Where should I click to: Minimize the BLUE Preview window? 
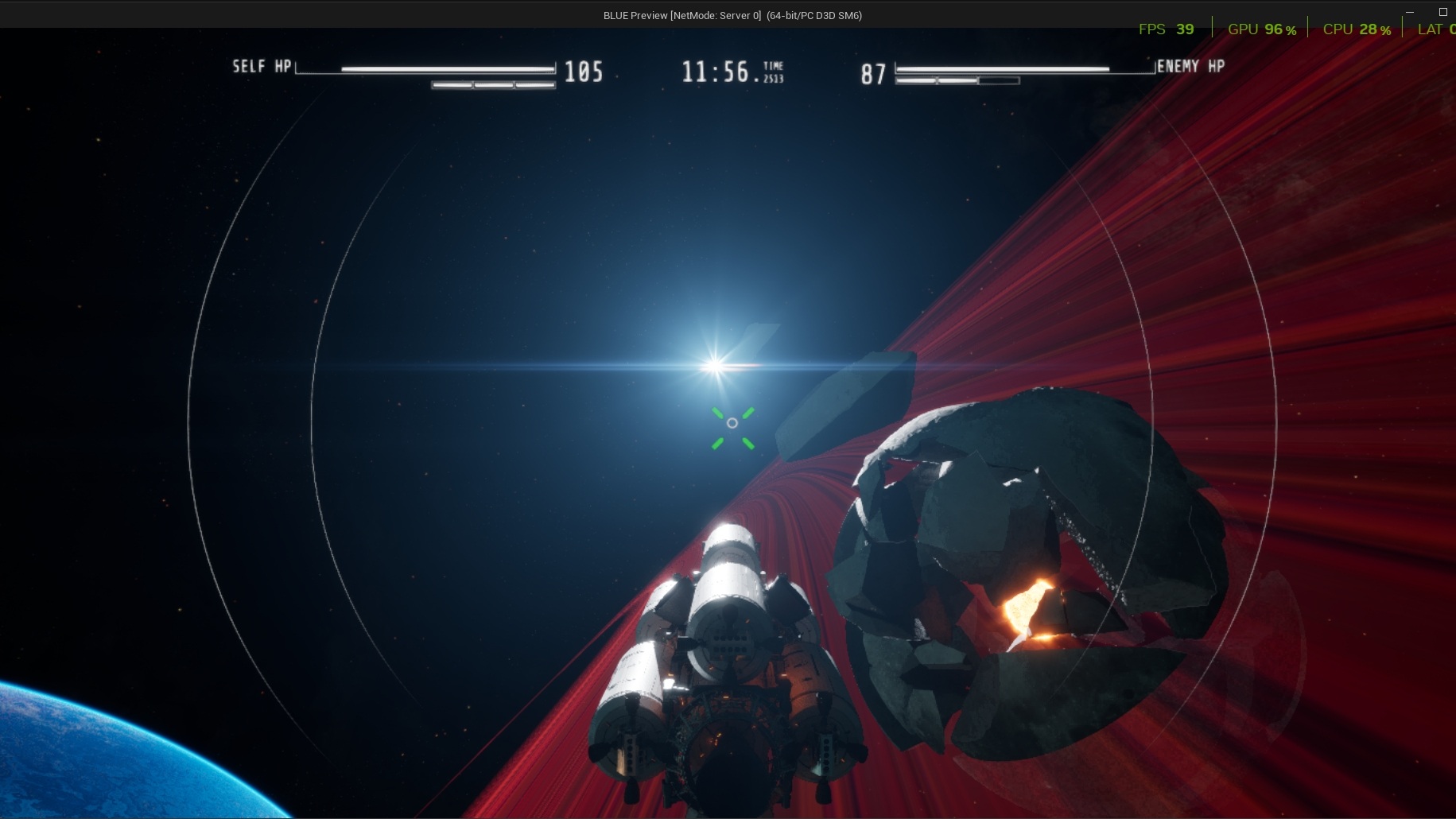[1410, 13]
